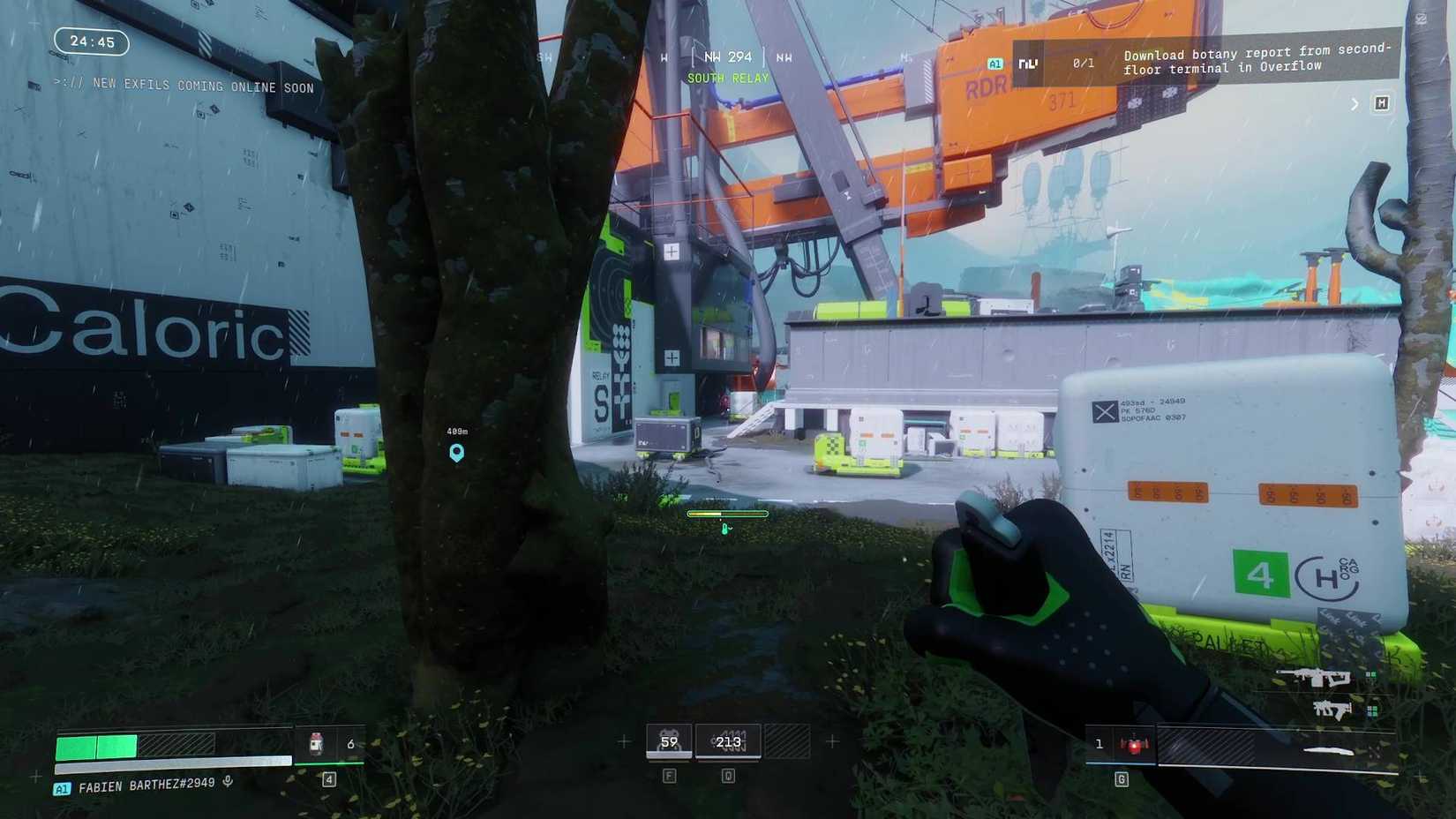
Task: Click the 24:45 match timer
Action: [91, 42]
